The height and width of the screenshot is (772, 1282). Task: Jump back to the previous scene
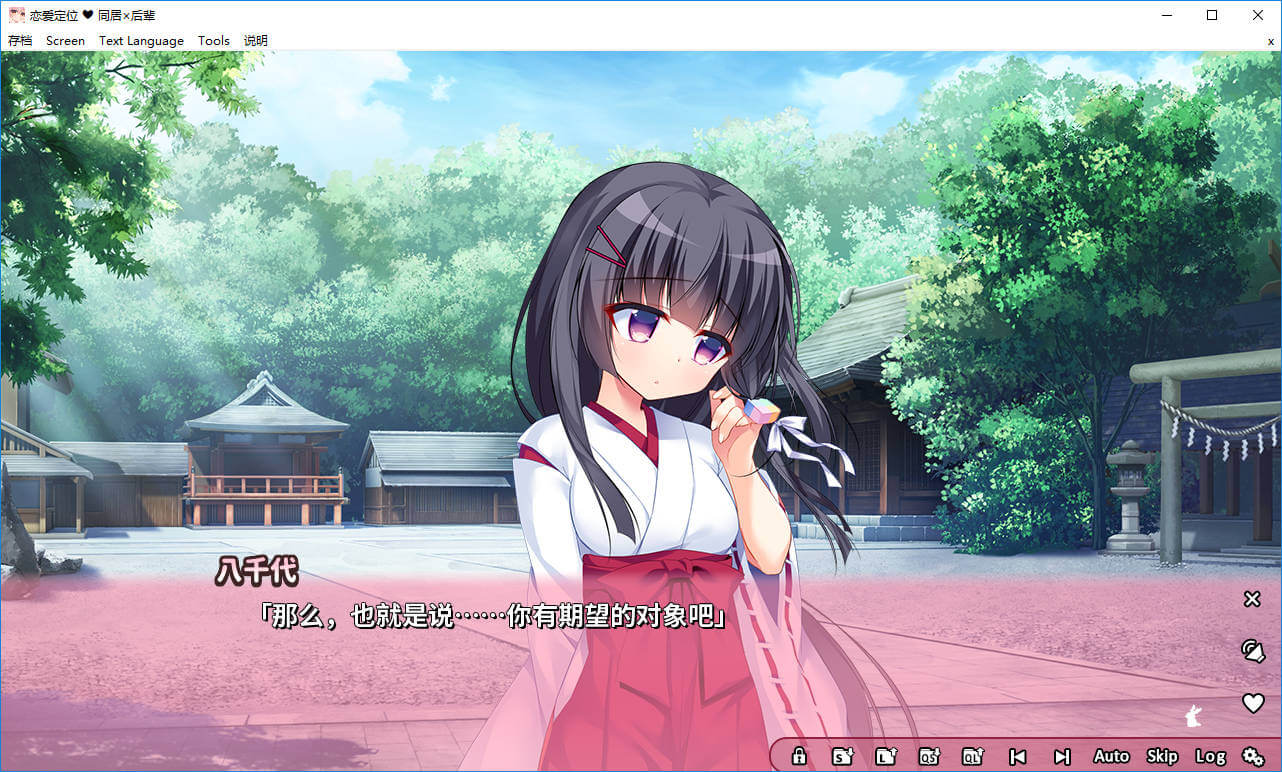1018,756
